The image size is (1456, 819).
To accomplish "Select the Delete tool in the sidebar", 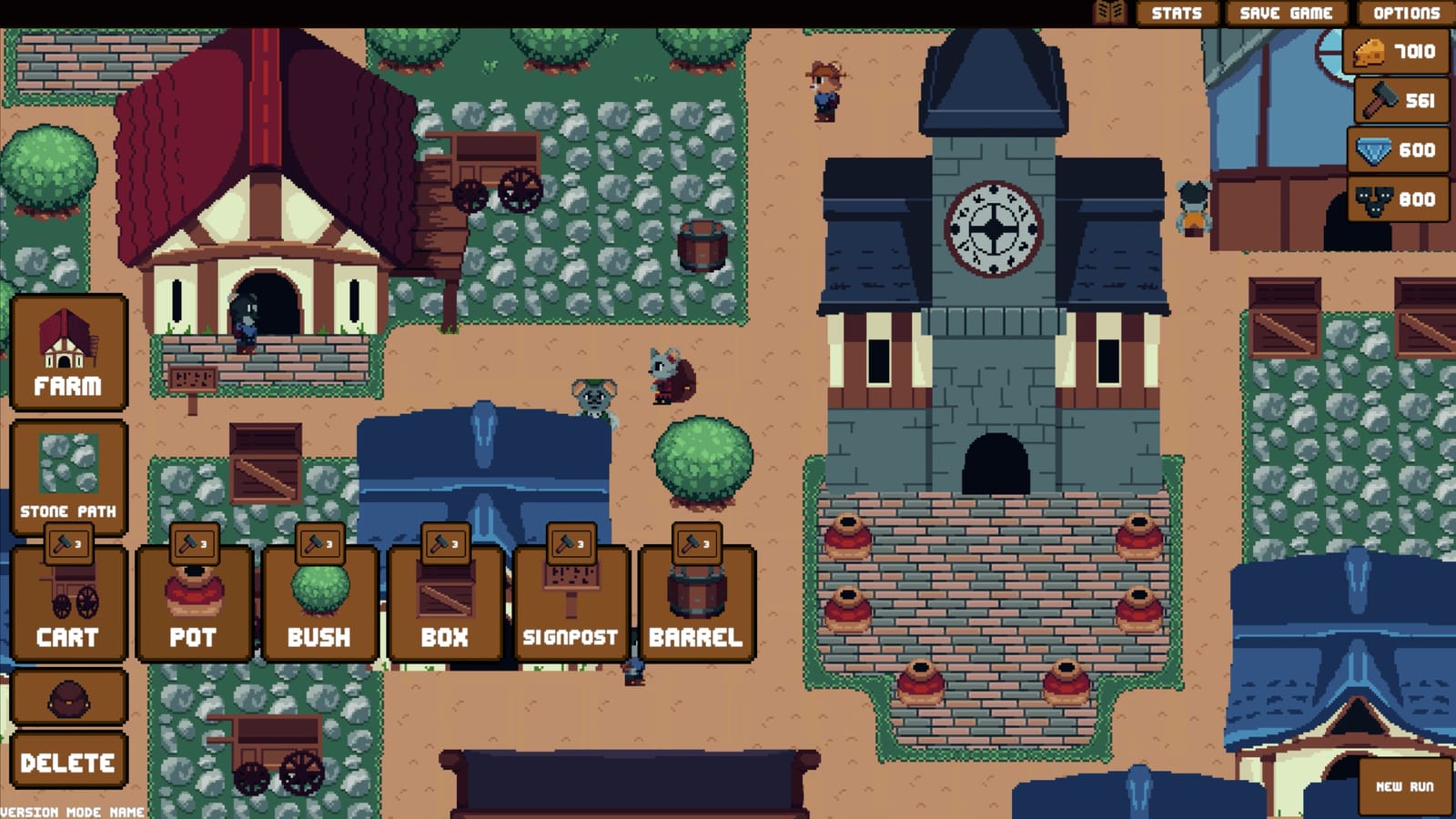I will [x=68, y=758].
